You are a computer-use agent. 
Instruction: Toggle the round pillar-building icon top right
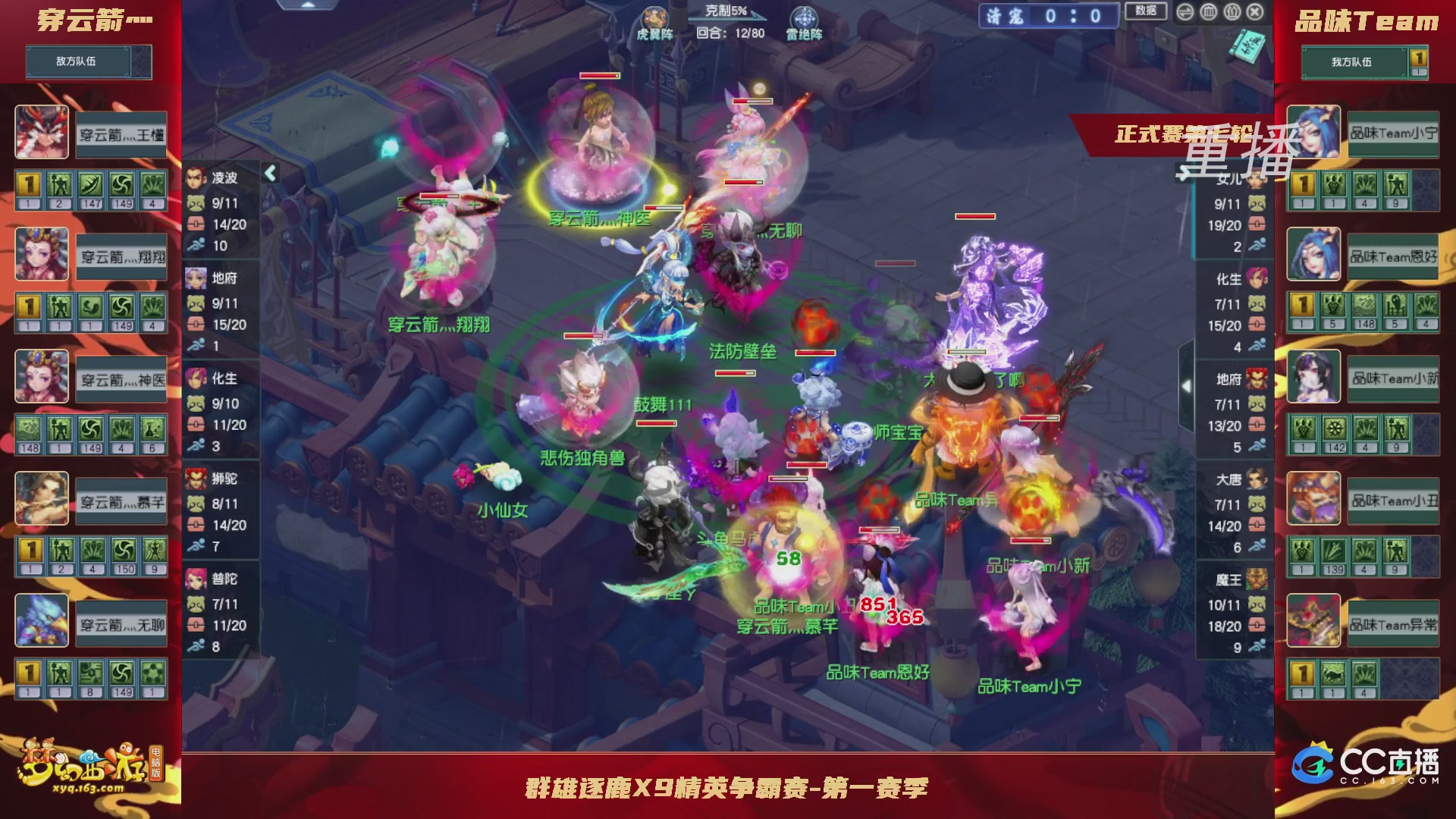click(x=1207, y=12)
